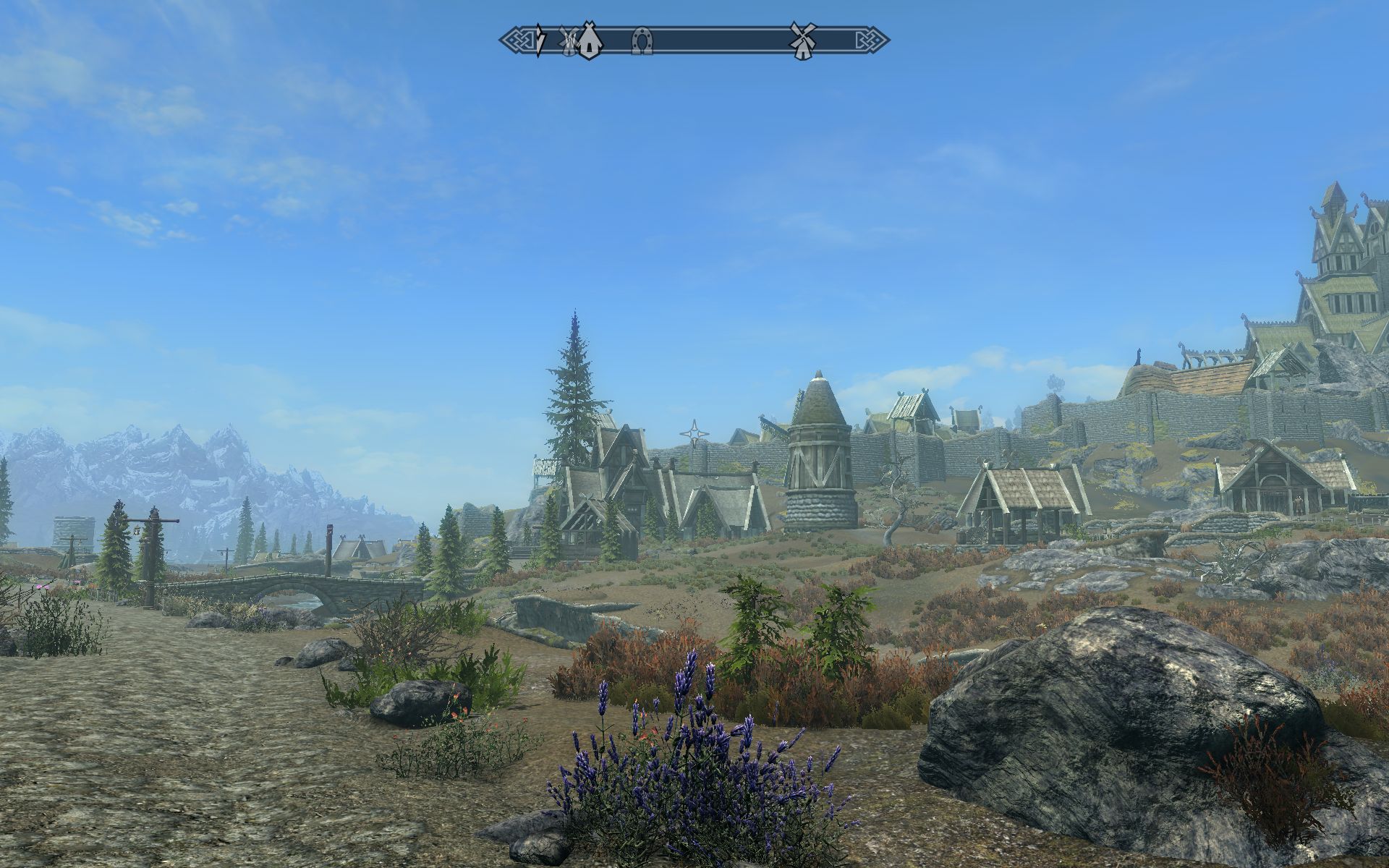1389x868 pixels.
Task: Click the quest objective arrow on the compass
Action: (x=539, y=42)
